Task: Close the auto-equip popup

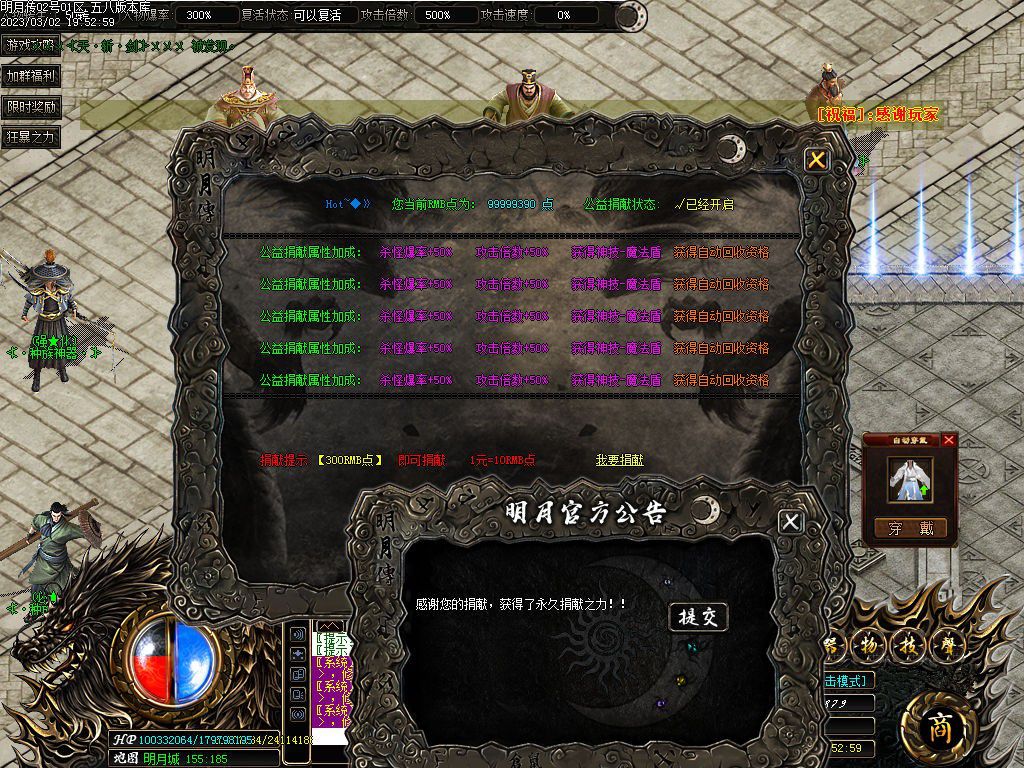Action: point(949,440)
